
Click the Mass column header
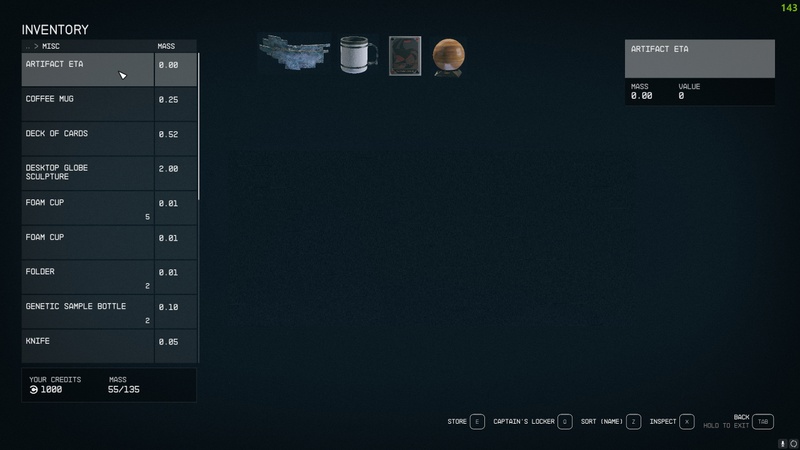pos(166,46)
